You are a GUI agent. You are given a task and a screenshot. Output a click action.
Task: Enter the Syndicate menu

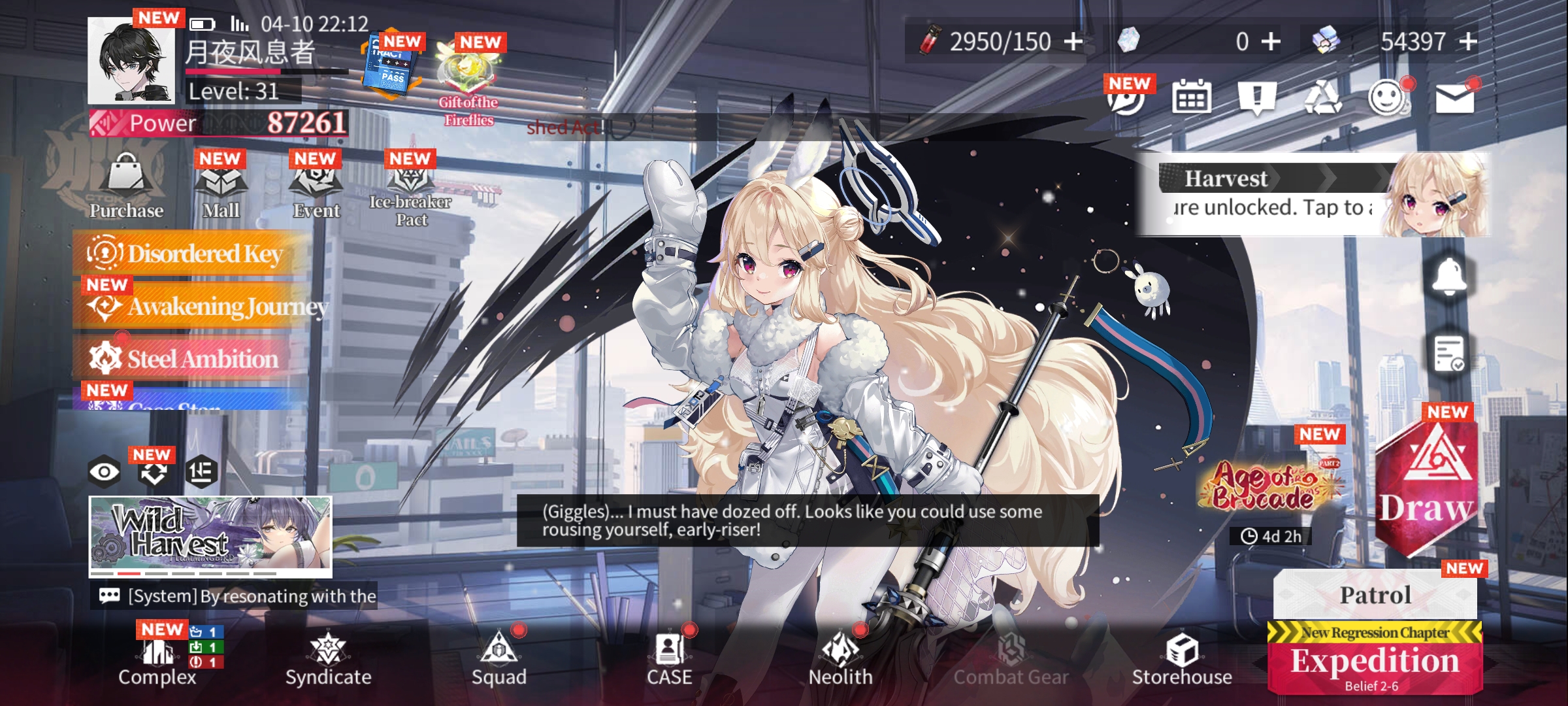(328, 659)
